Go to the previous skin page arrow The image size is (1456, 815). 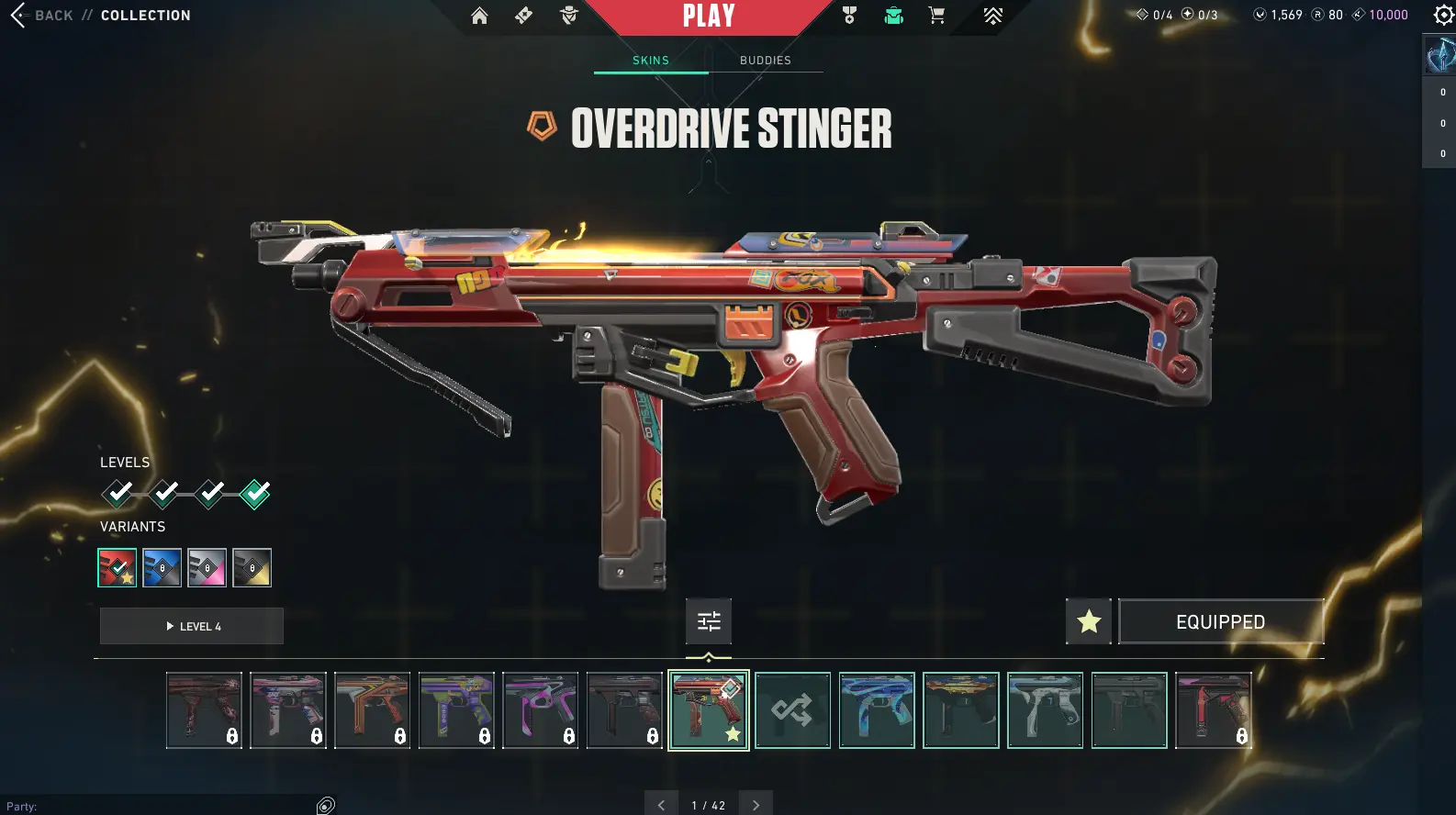(661, 805)
